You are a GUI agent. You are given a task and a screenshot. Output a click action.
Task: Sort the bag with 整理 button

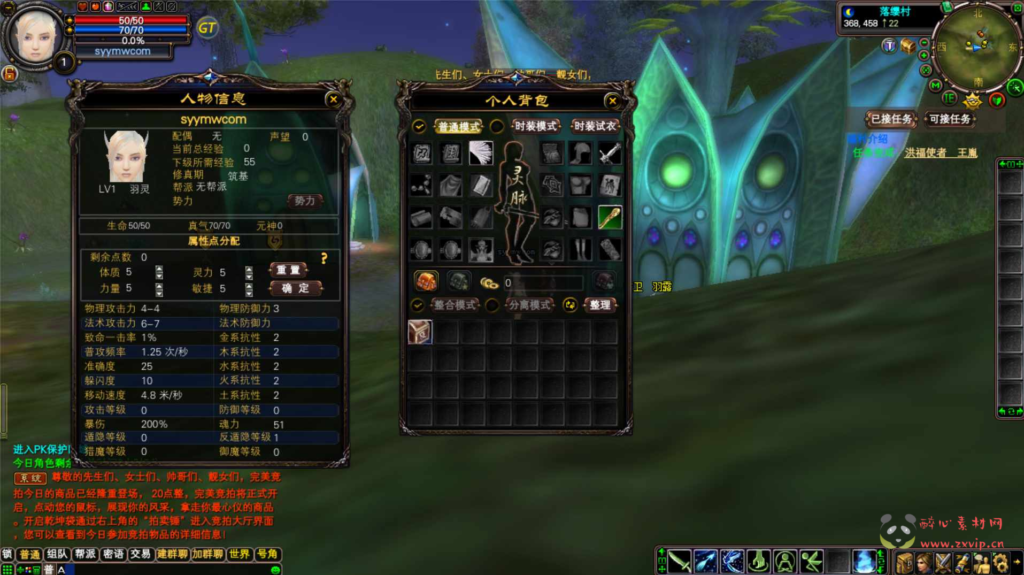[599, 304]
